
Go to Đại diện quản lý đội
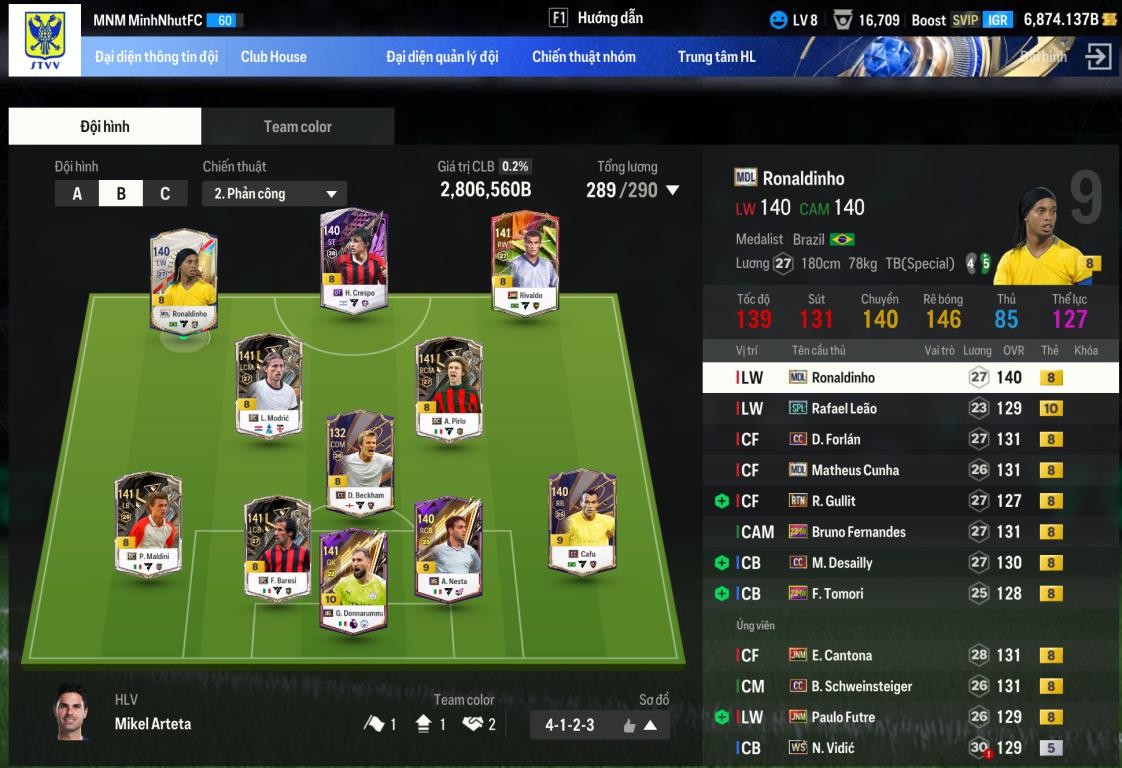(x=442, y=57)
